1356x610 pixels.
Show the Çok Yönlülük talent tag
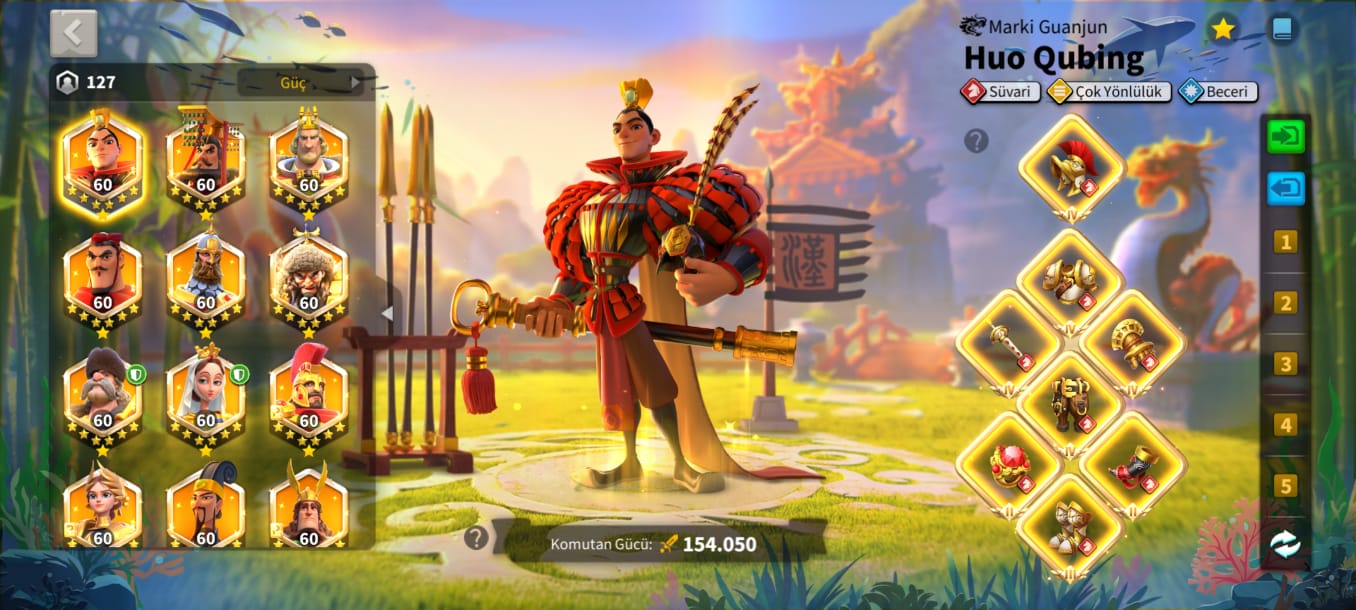tap(1109, 92)
